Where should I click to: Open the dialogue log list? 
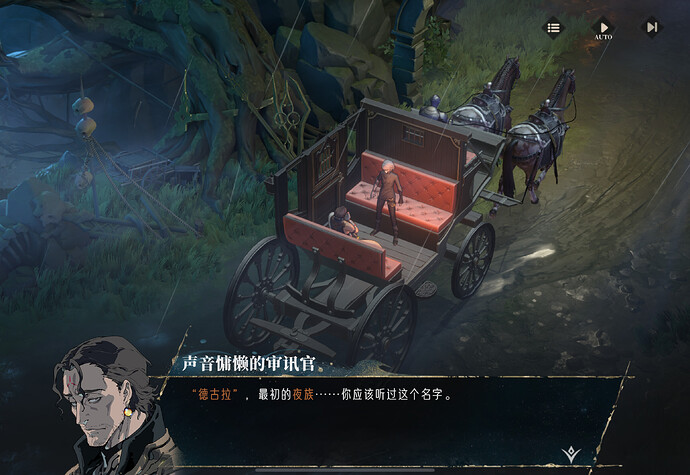click(x=553, y=28)
